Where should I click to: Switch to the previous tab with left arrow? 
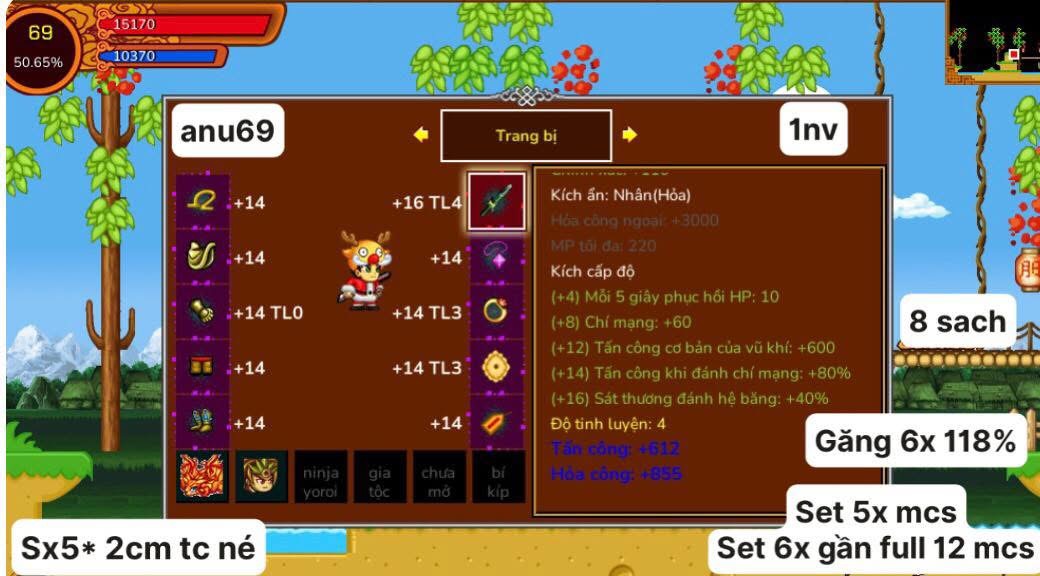(x=421, y=136)
